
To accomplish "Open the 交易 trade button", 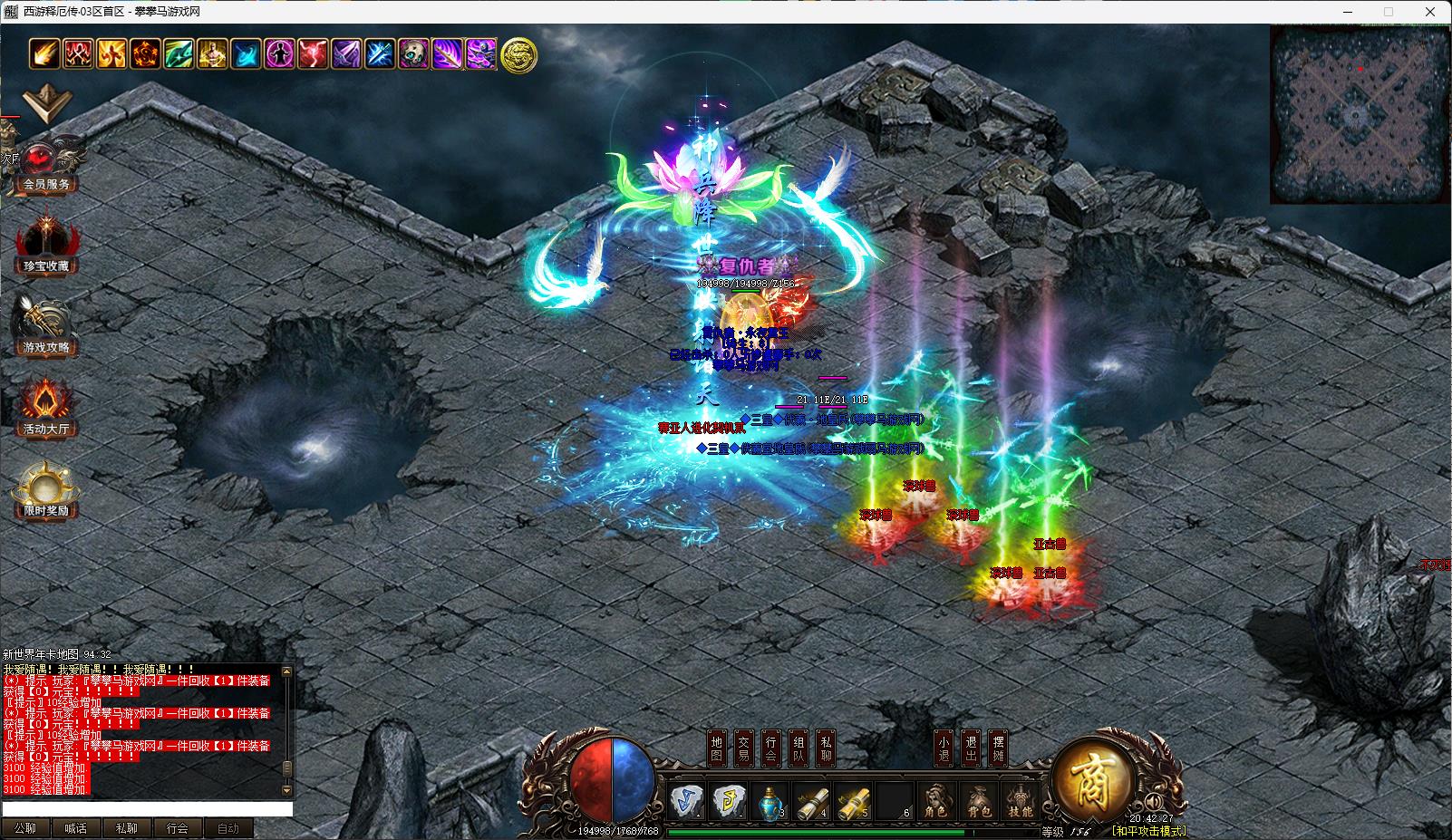I will coord(744,748).
